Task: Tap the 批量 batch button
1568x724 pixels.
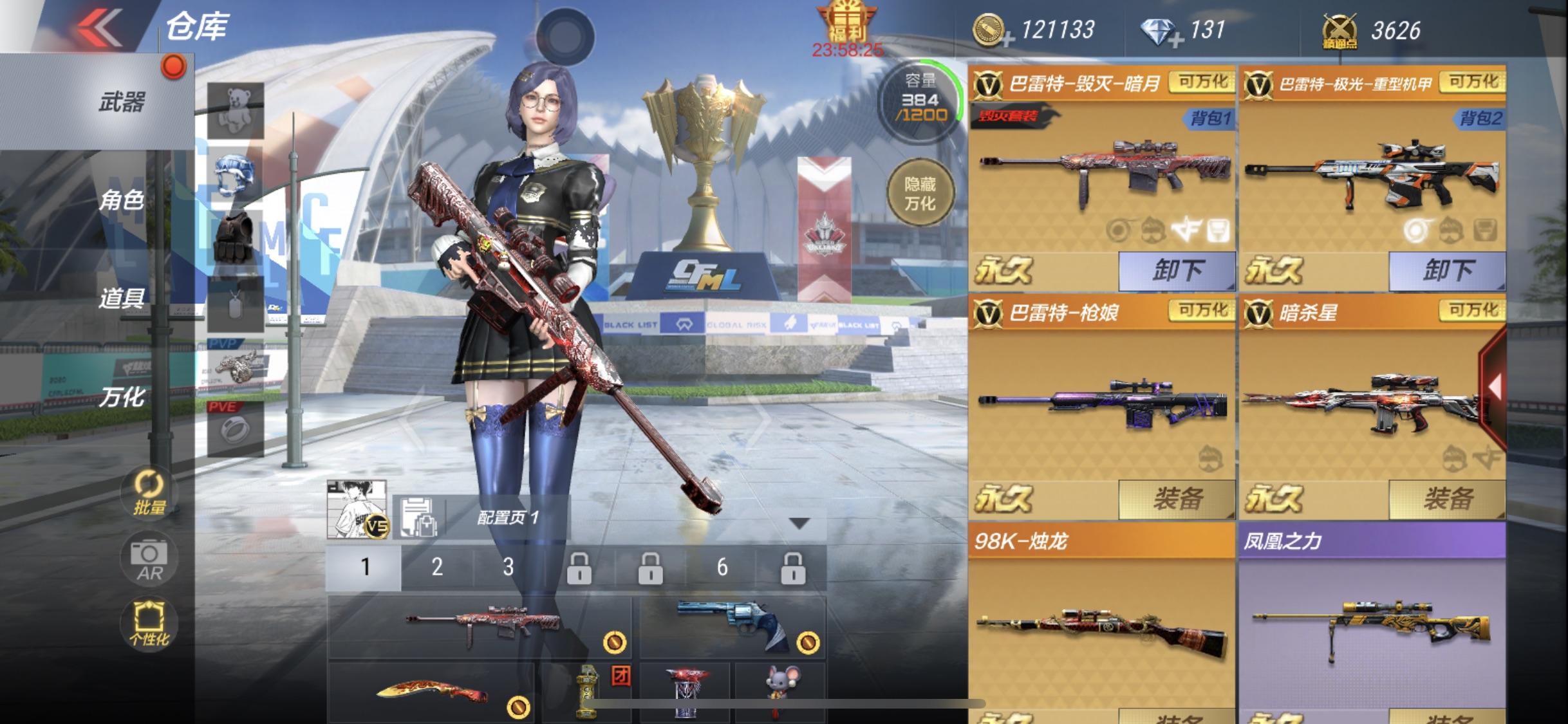Action: [x=149, y=494]
